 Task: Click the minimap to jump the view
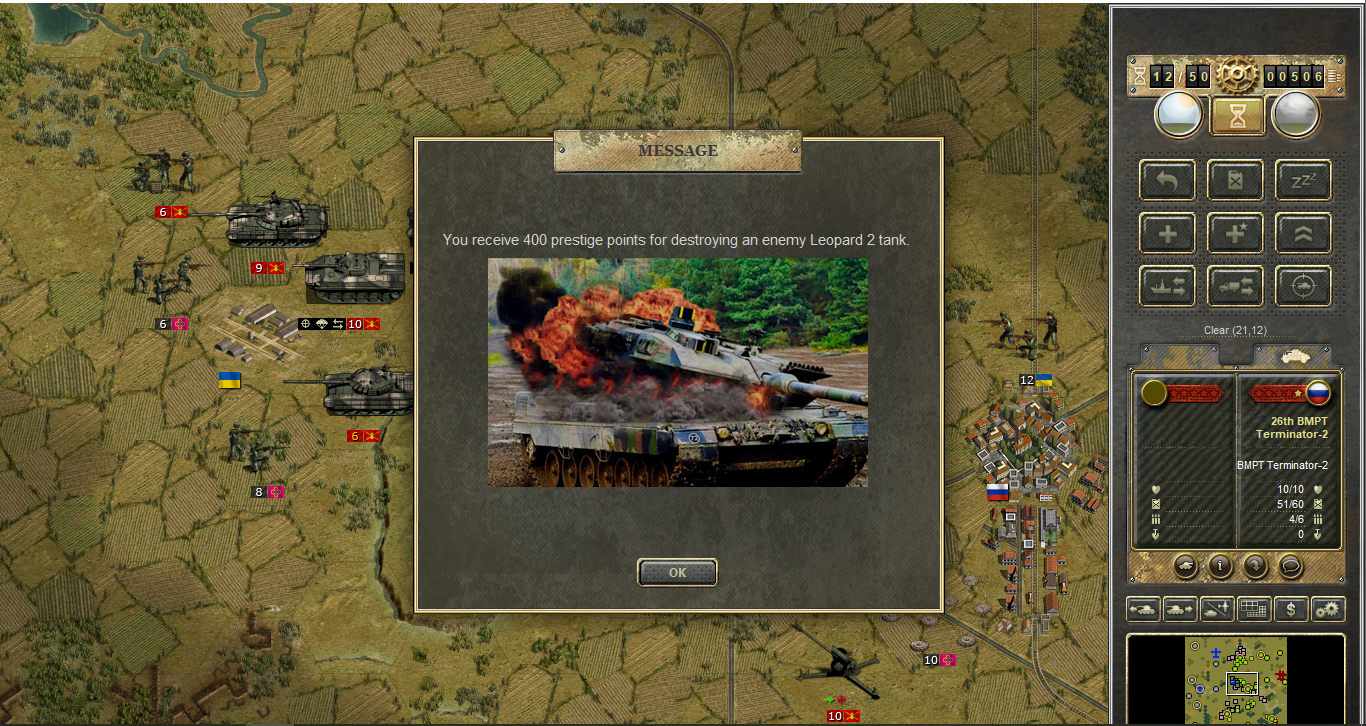pyautogui.click(x=1236, y=680)
